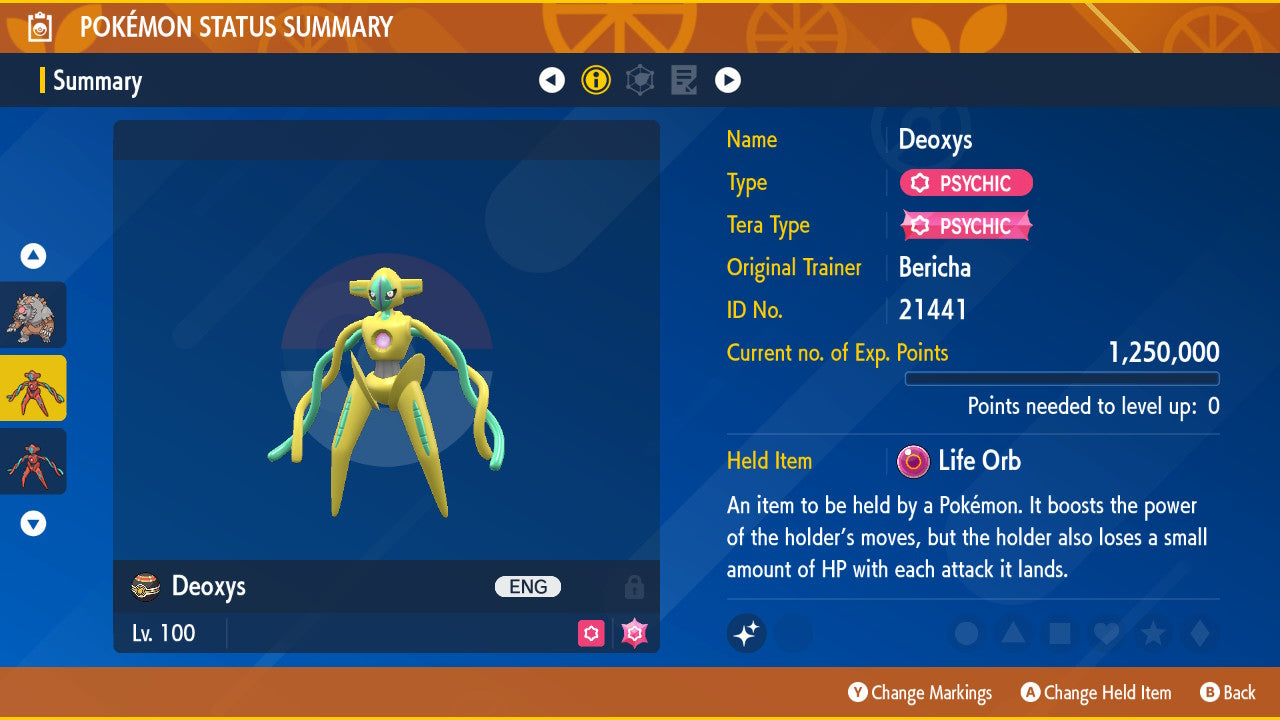Toggle the circle marking
Viewport: 1280px width, 720px height.
[x=966, y=633]
